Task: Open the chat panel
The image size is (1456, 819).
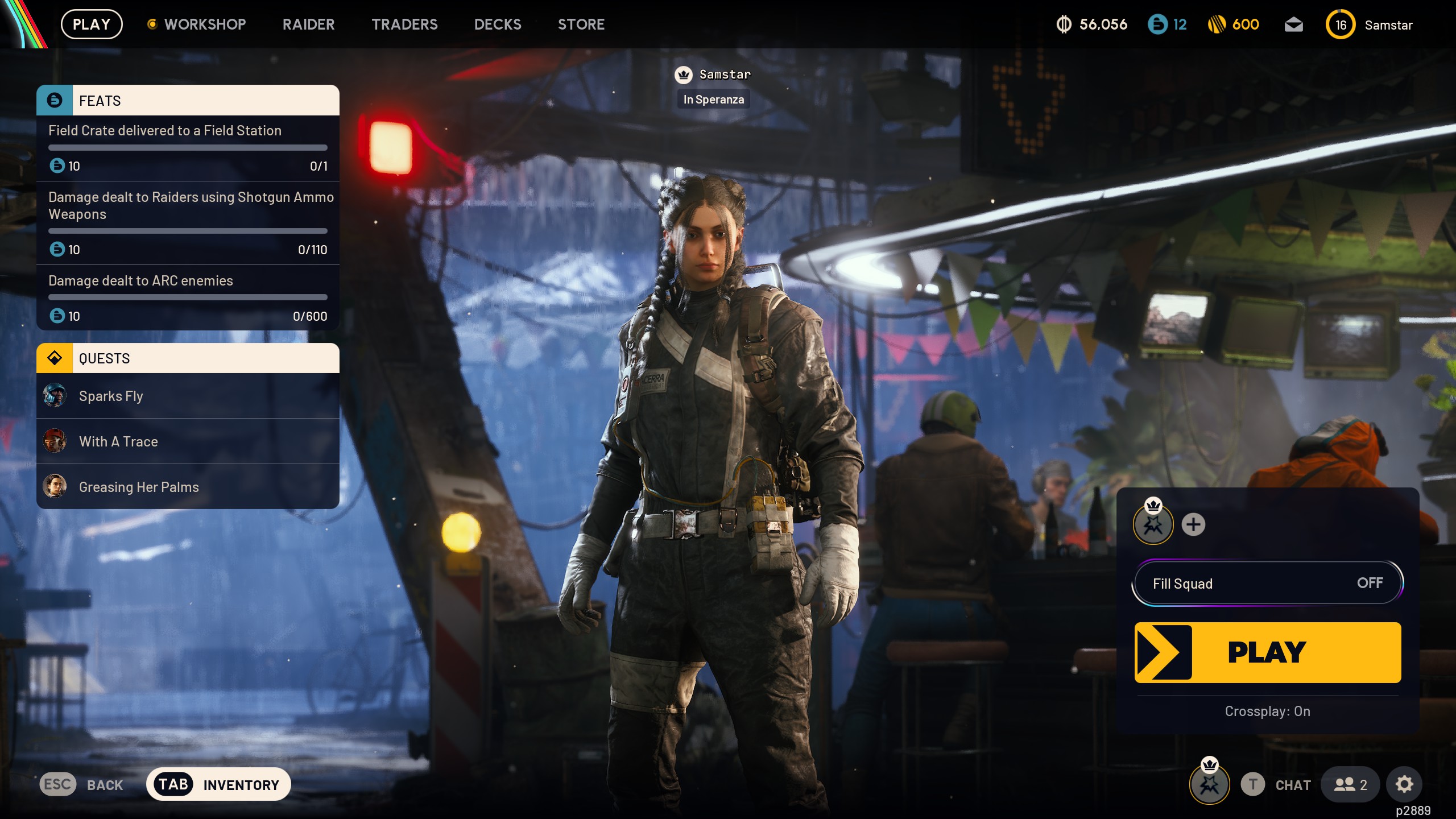Action: click(1281, 785)
